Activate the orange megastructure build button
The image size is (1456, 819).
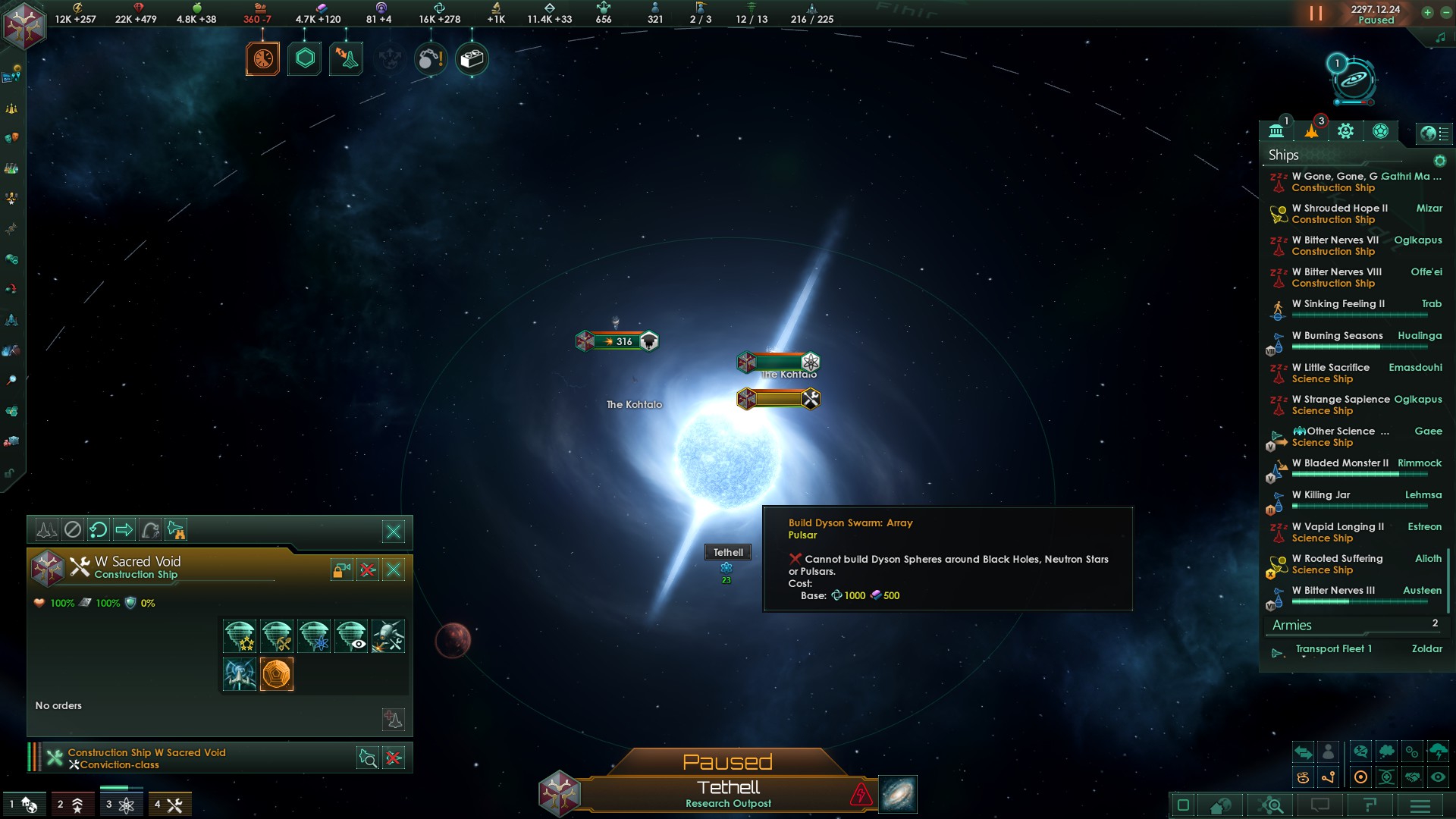pos(276,674)
